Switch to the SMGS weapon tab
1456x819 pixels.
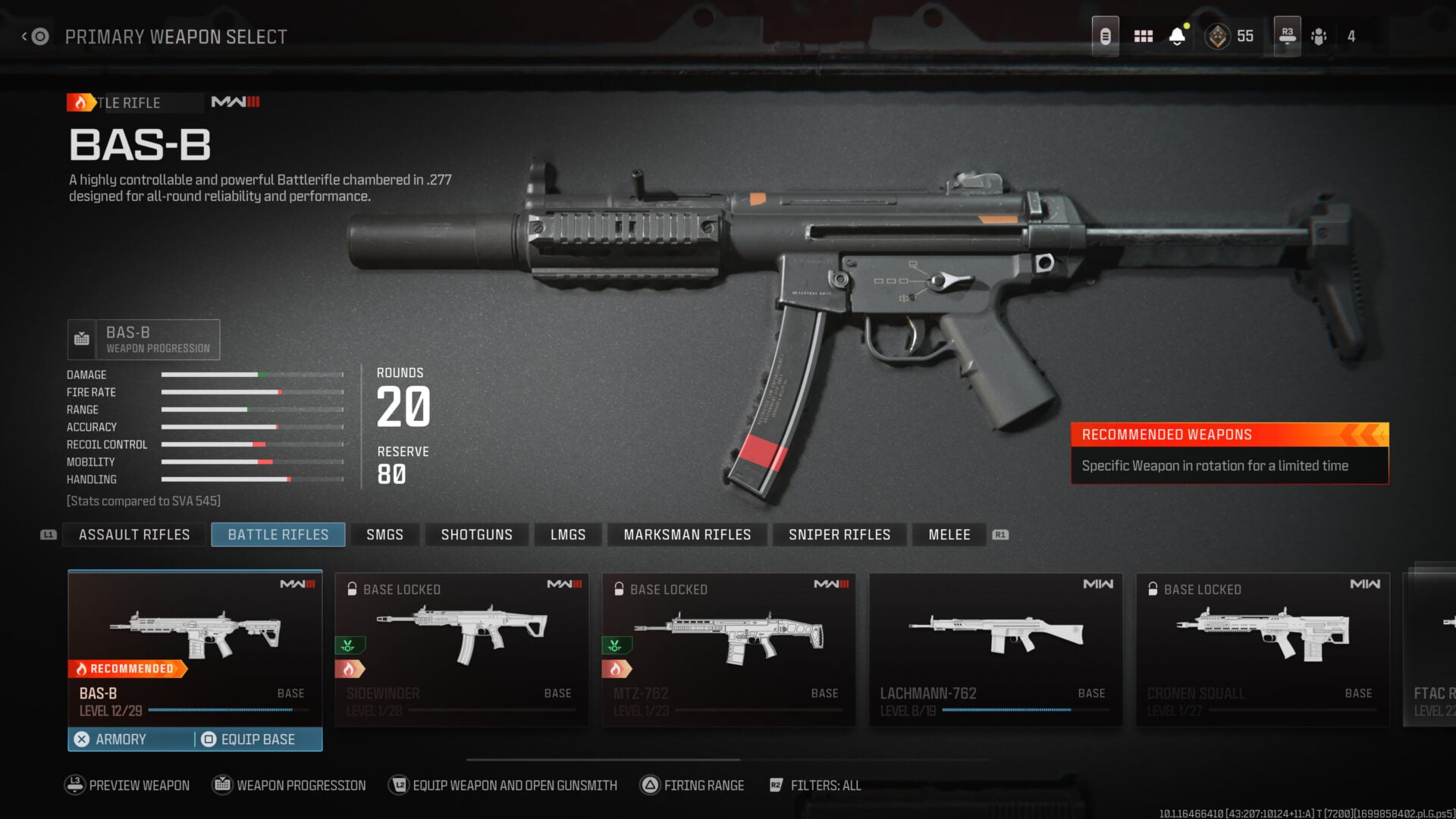(384, 535)
